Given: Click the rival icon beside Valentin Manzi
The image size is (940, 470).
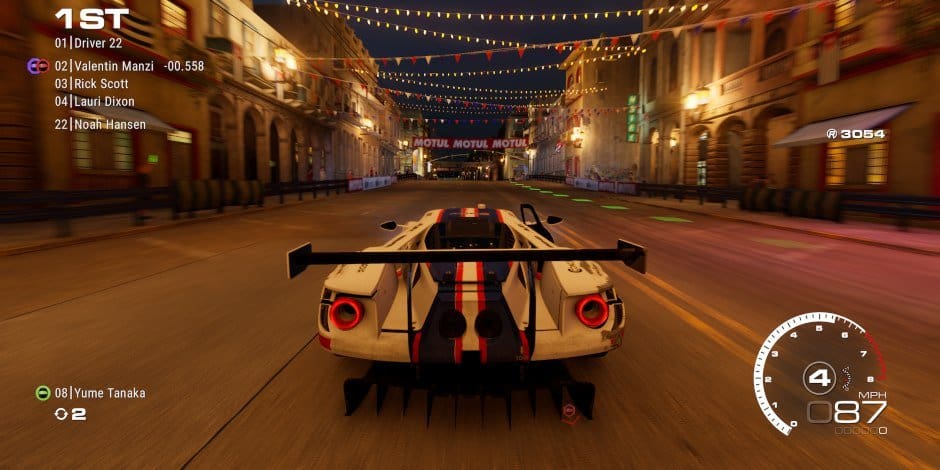Looking at the screenshot, I should pos(38,66).
